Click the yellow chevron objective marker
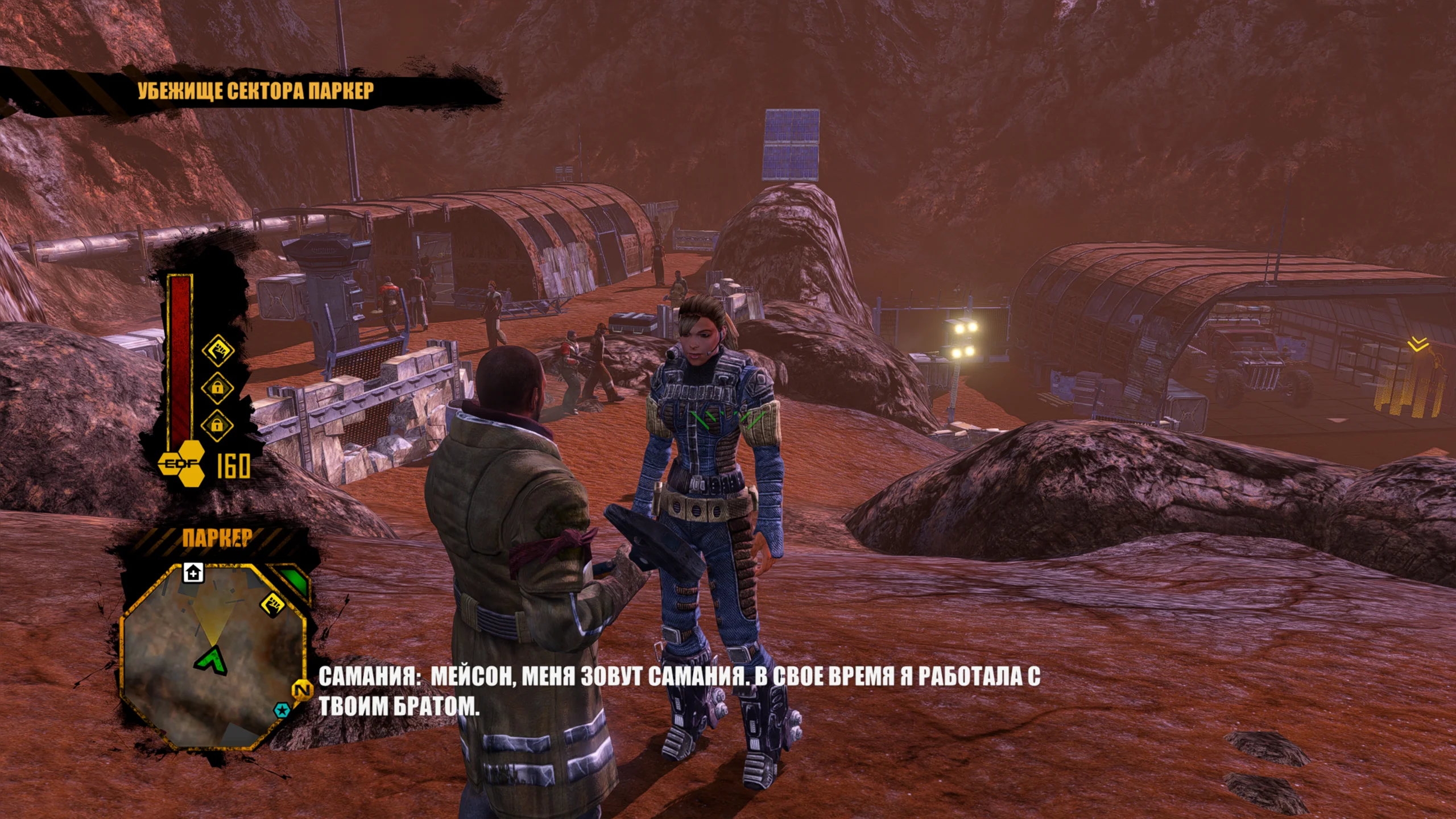This screenshot has width=1456, height=819. (x=1418, y=344)
